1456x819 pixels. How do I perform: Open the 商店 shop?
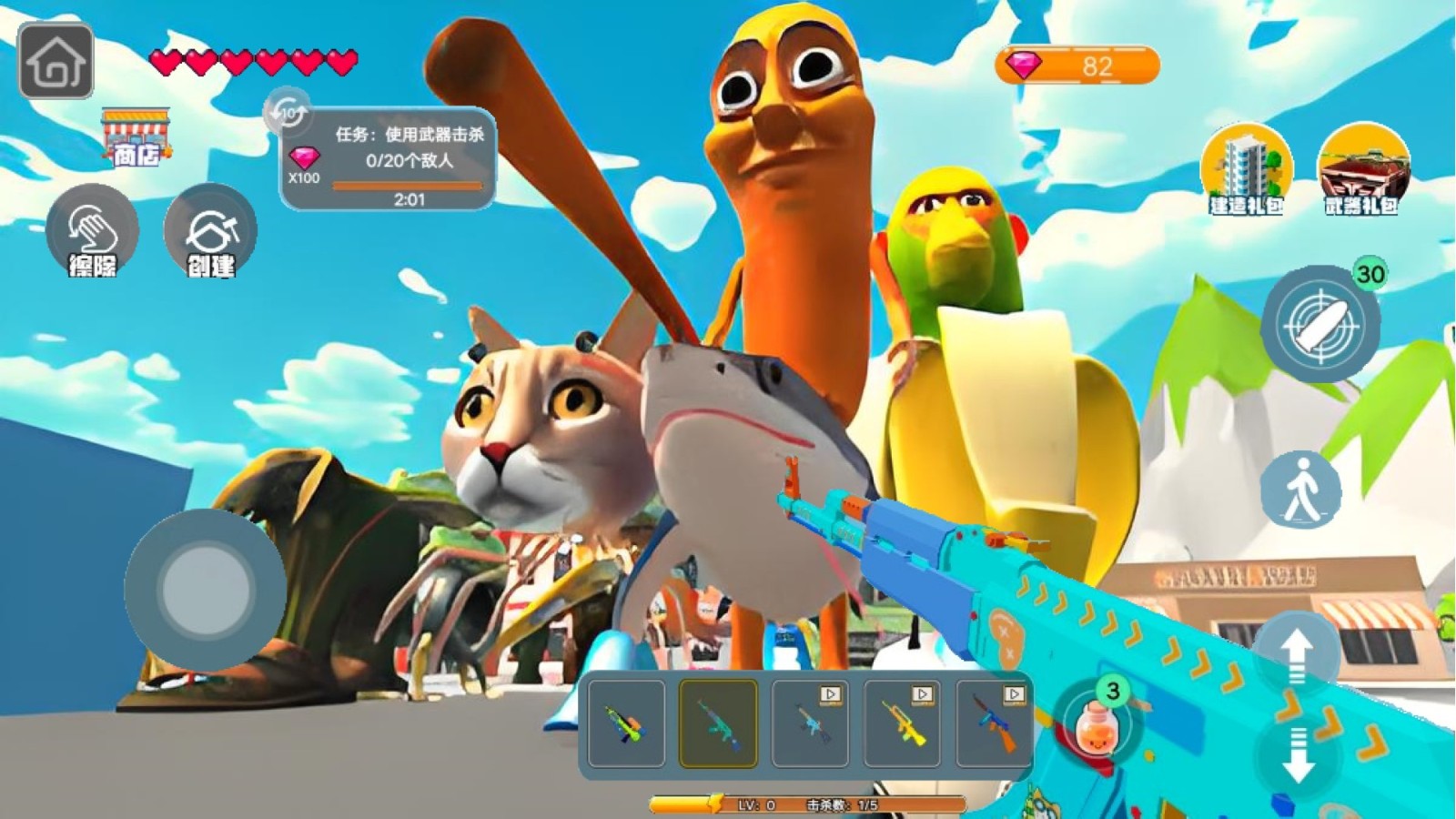point(136,139)
